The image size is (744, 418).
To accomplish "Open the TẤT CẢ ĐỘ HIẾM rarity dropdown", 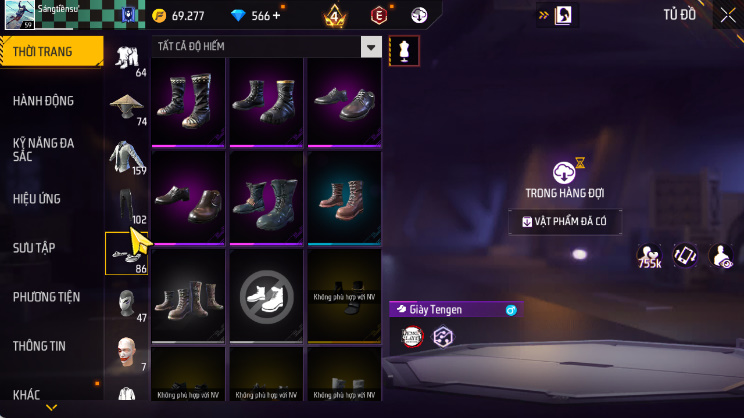I will coord(267,48).
